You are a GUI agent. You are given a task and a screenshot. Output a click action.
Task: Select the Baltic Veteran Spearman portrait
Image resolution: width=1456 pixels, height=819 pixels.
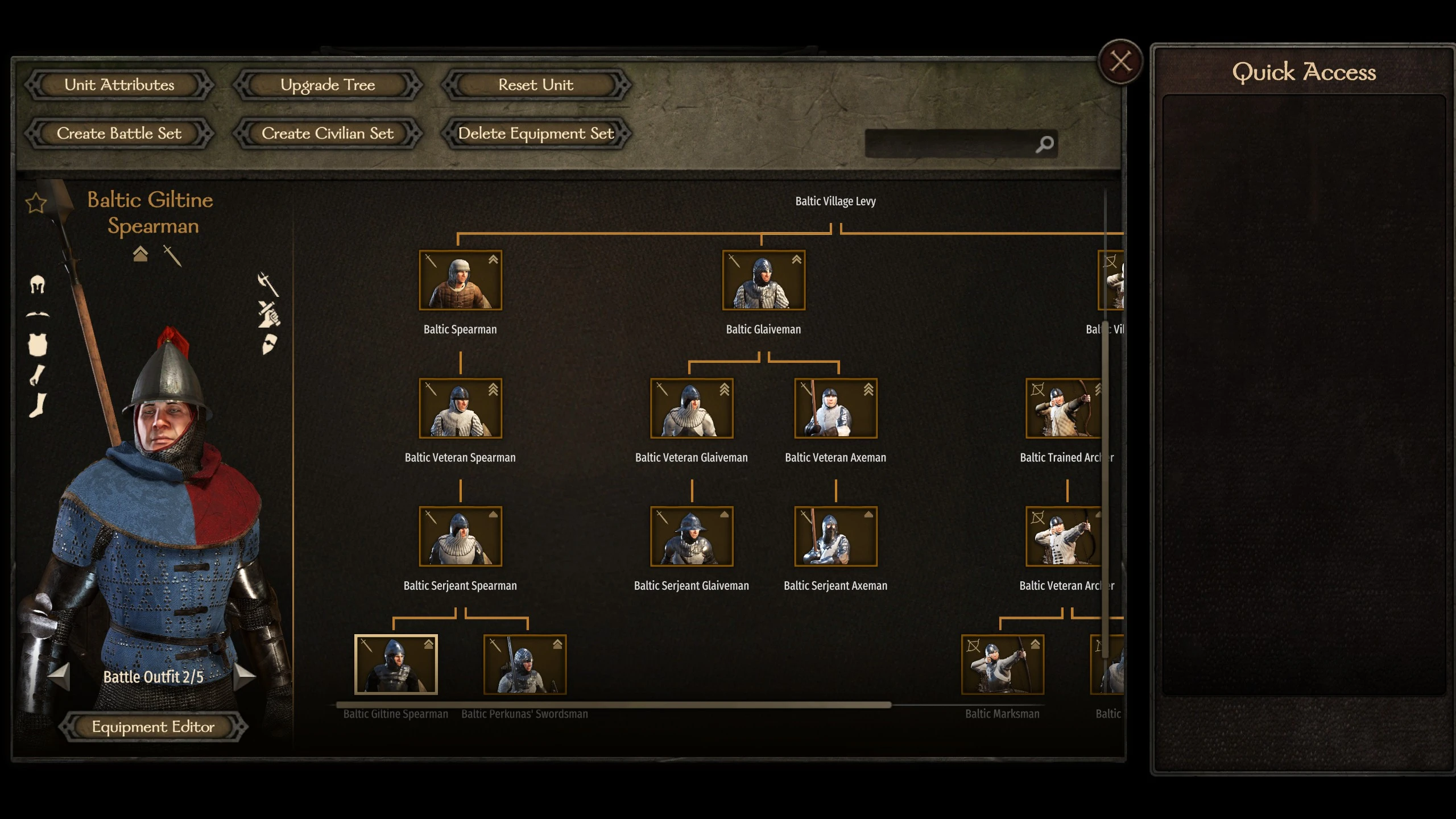(x=460, y=408)
